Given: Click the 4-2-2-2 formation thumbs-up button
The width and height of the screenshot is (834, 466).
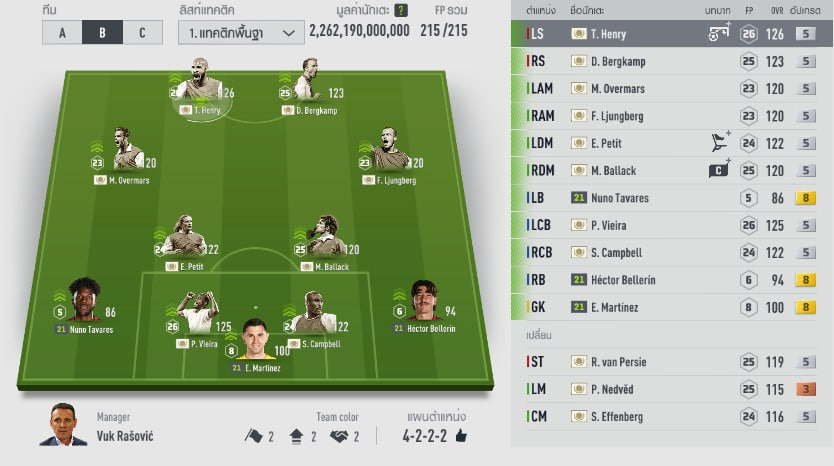Looking at the screenshot, I should coord(461,436).
